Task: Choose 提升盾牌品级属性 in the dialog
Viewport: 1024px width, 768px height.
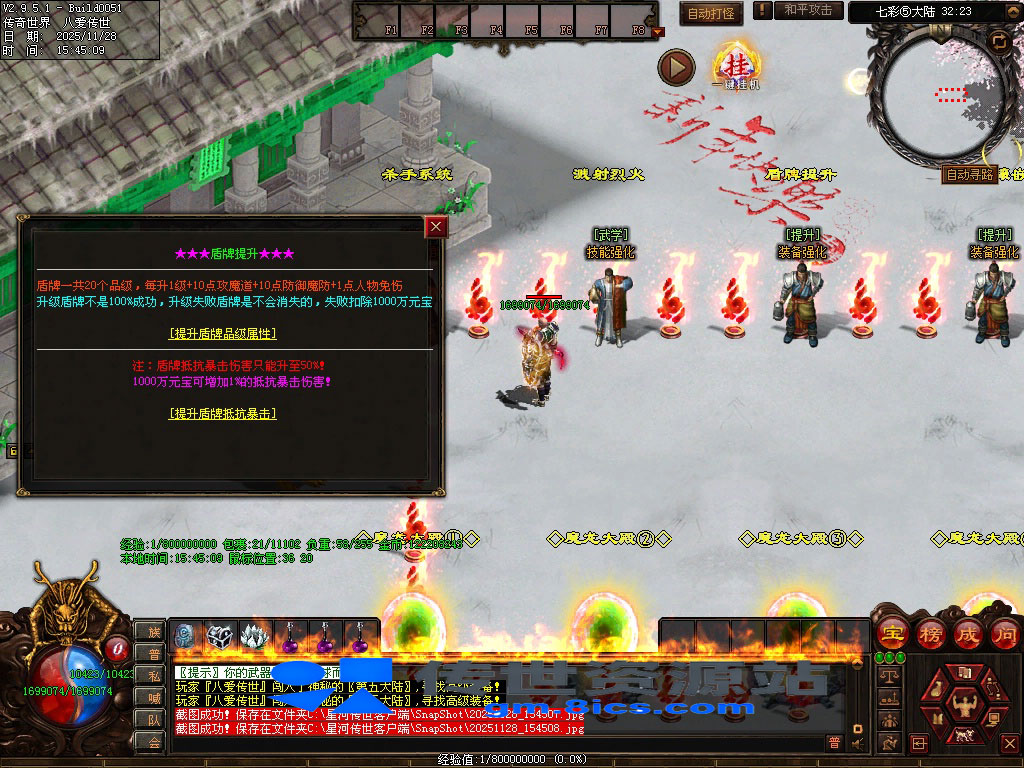Action: pos(223,333)
